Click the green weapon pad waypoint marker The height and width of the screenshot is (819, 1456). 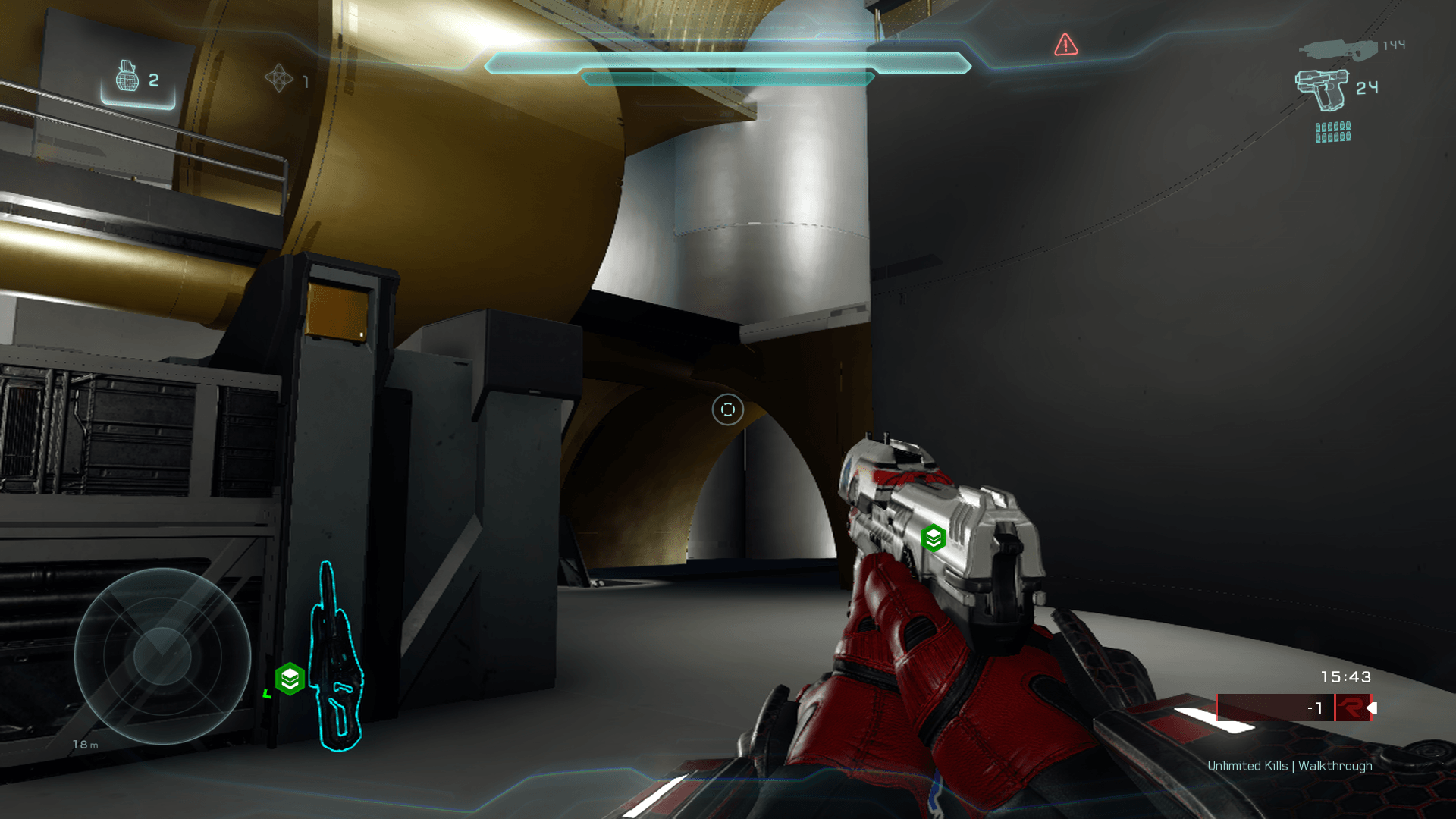pyautogui.click(x=290, y=679)
